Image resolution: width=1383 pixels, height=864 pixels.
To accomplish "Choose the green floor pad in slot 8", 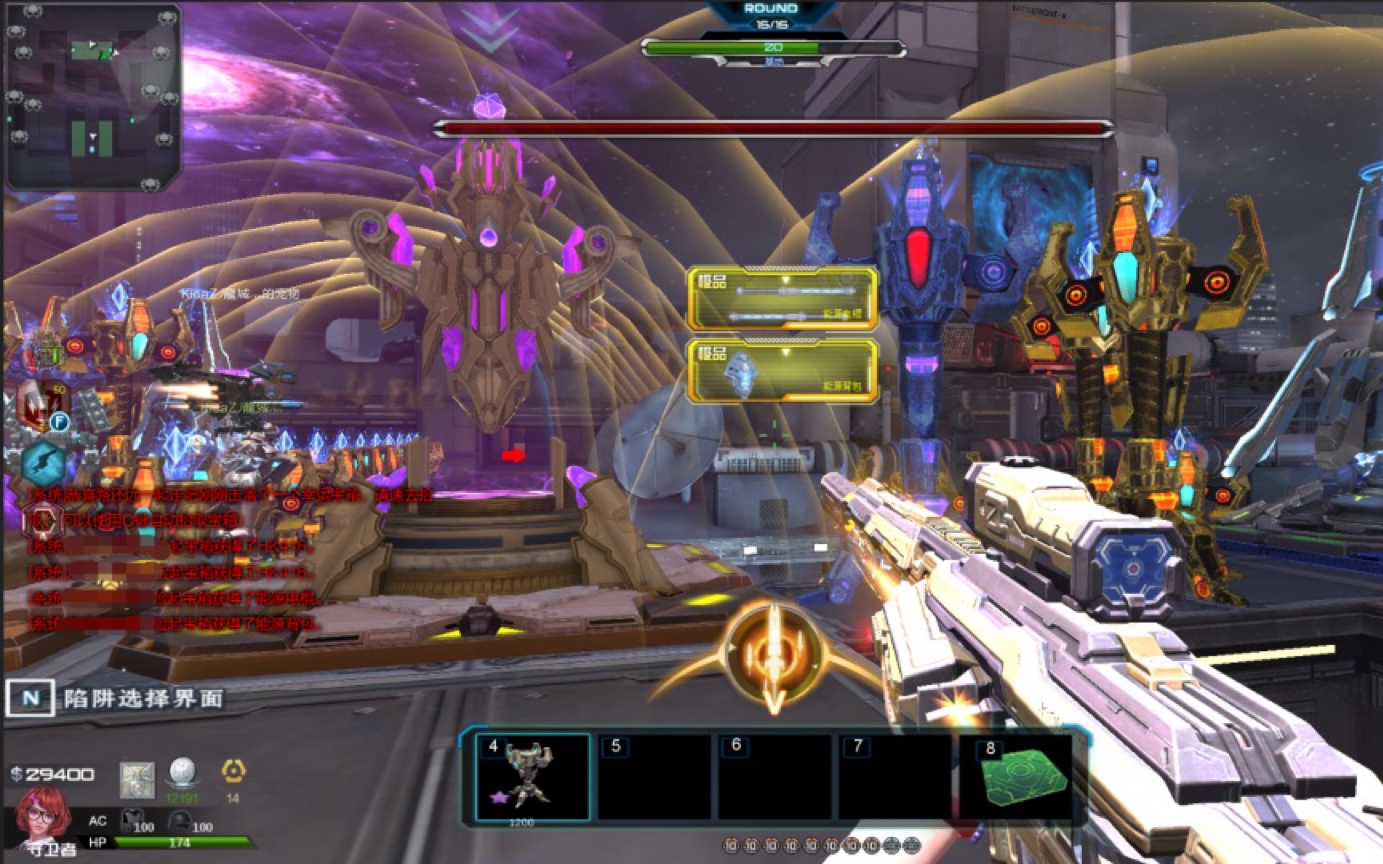I will tap(1014, 777).
